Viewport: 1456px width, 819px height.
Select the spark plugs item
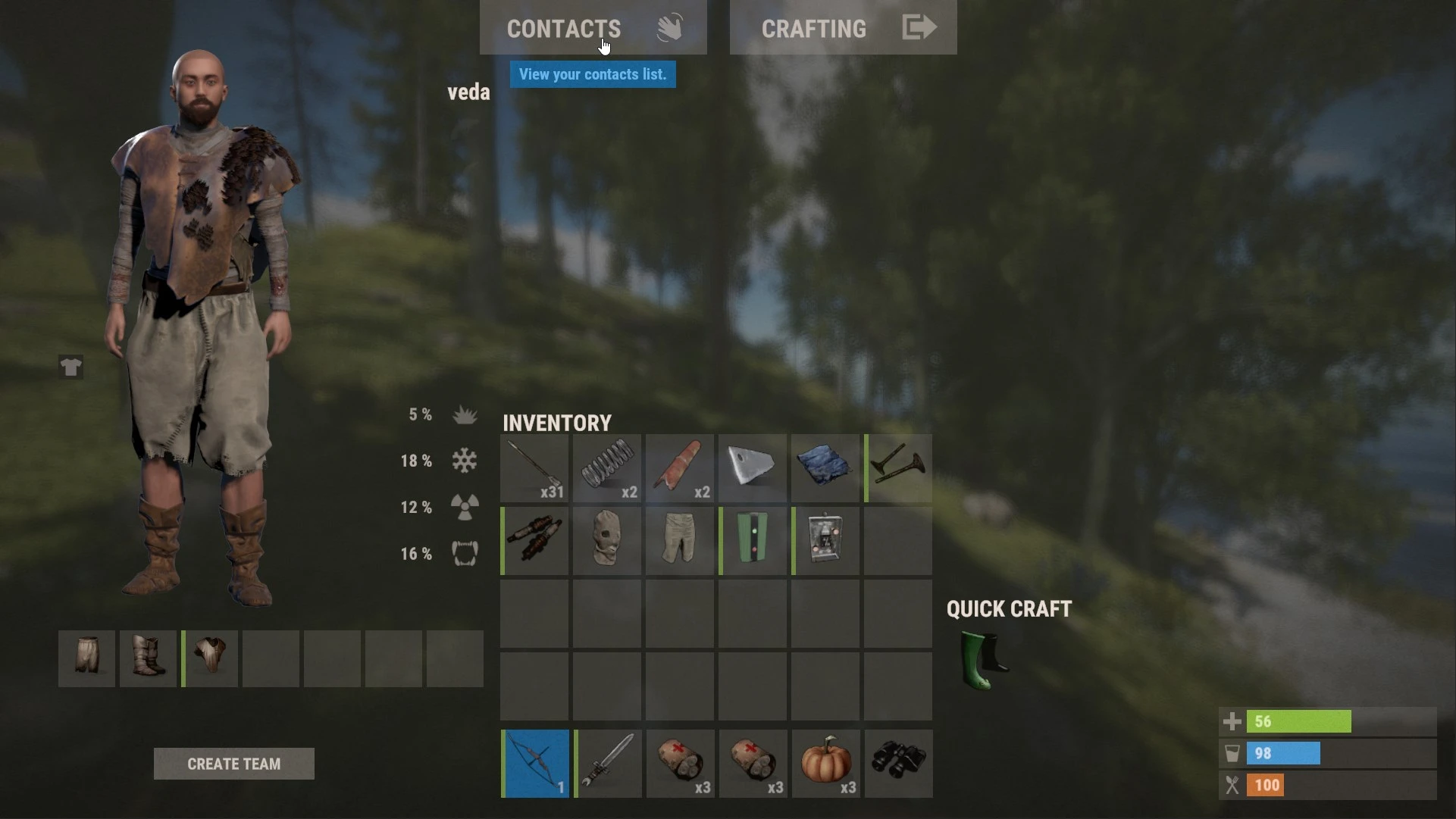(534, 540)
